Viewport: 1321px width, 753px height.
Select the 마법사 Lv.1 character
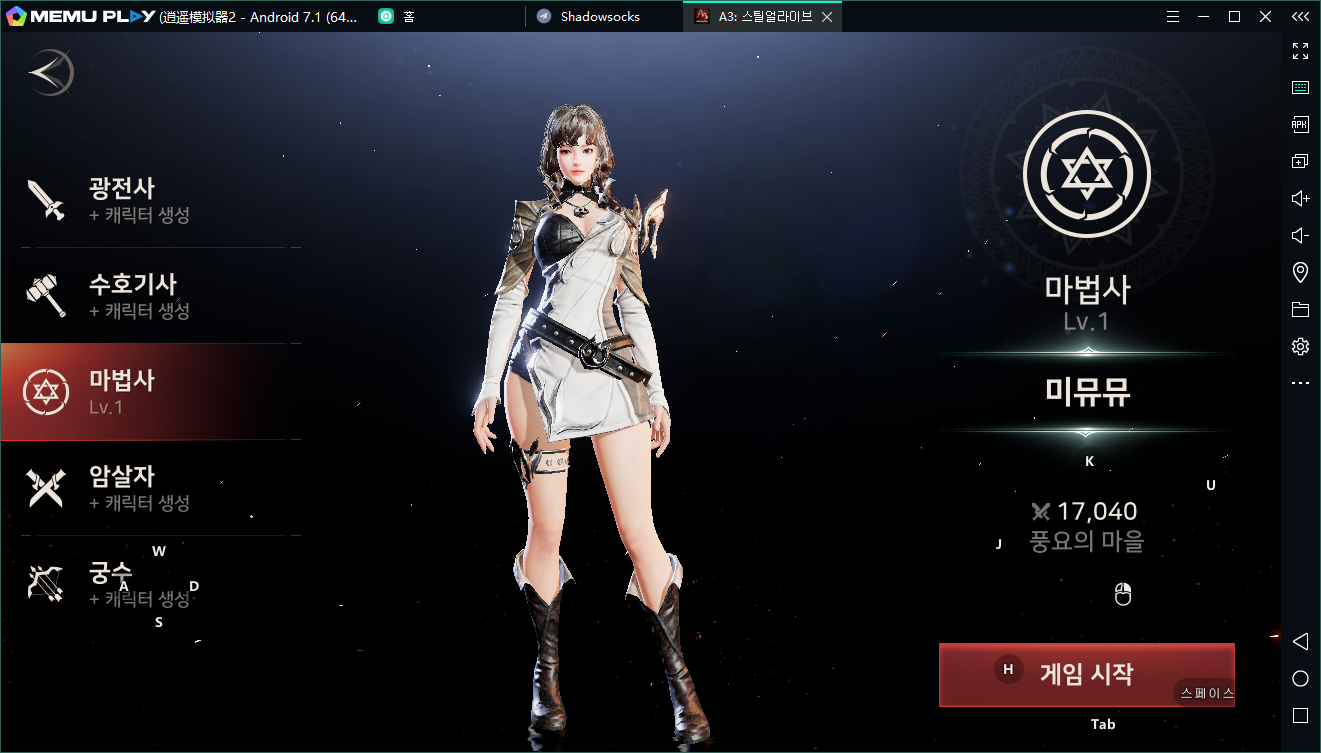pos(150,392)
